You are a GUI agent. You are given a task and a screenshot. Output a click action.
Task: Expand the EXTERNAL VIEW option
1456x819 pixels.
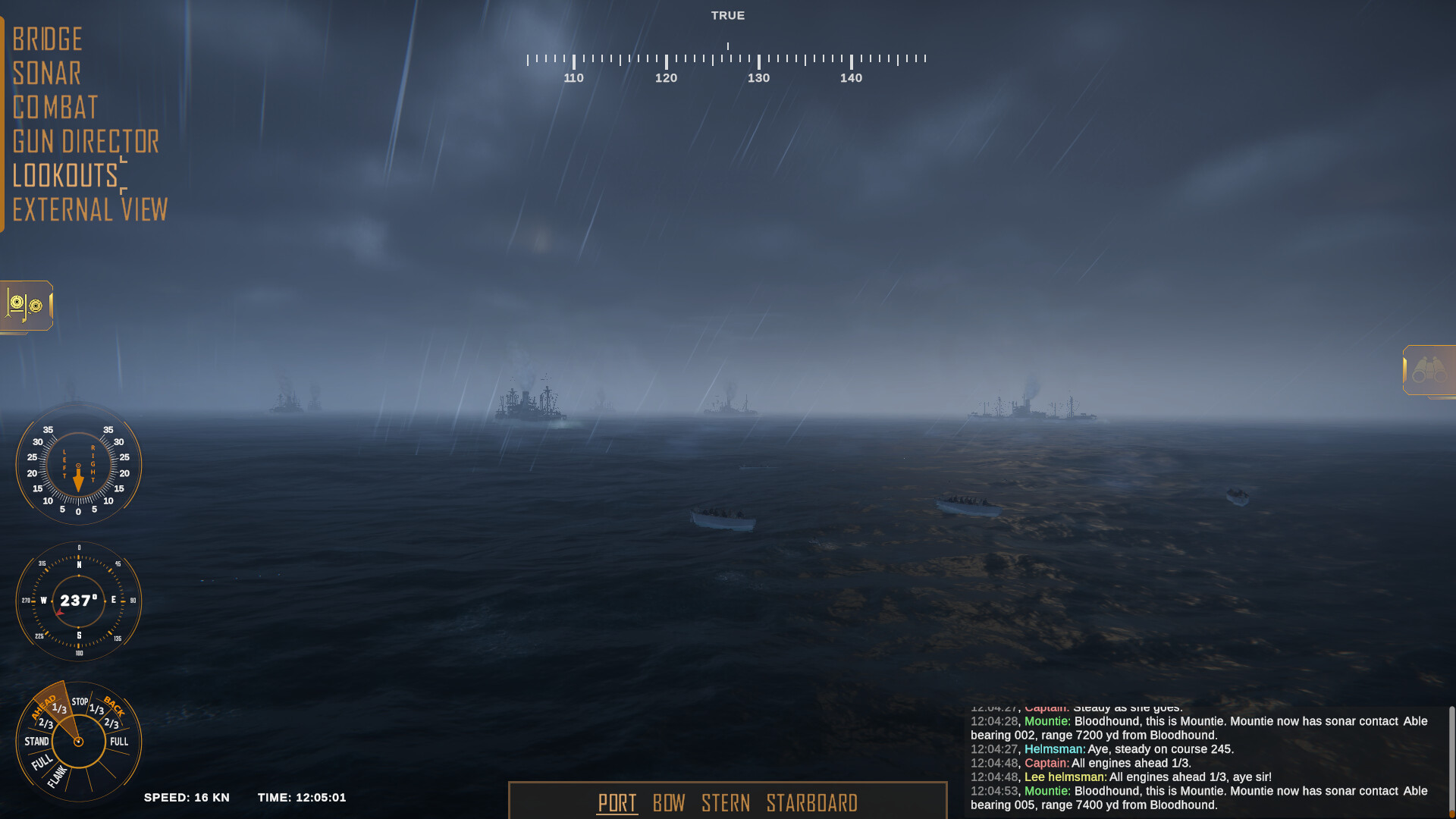(x=90, y=209)
